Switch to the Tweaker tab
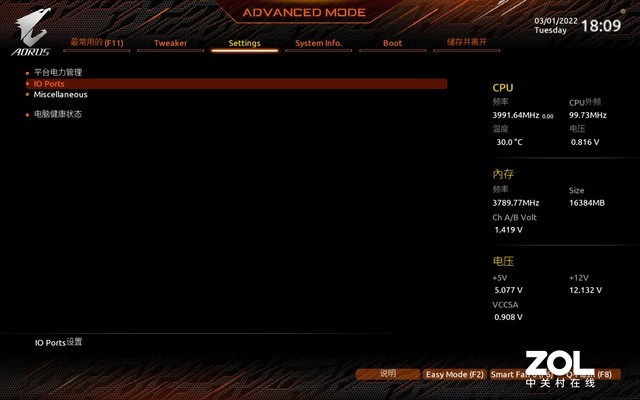 coord(170,43)
